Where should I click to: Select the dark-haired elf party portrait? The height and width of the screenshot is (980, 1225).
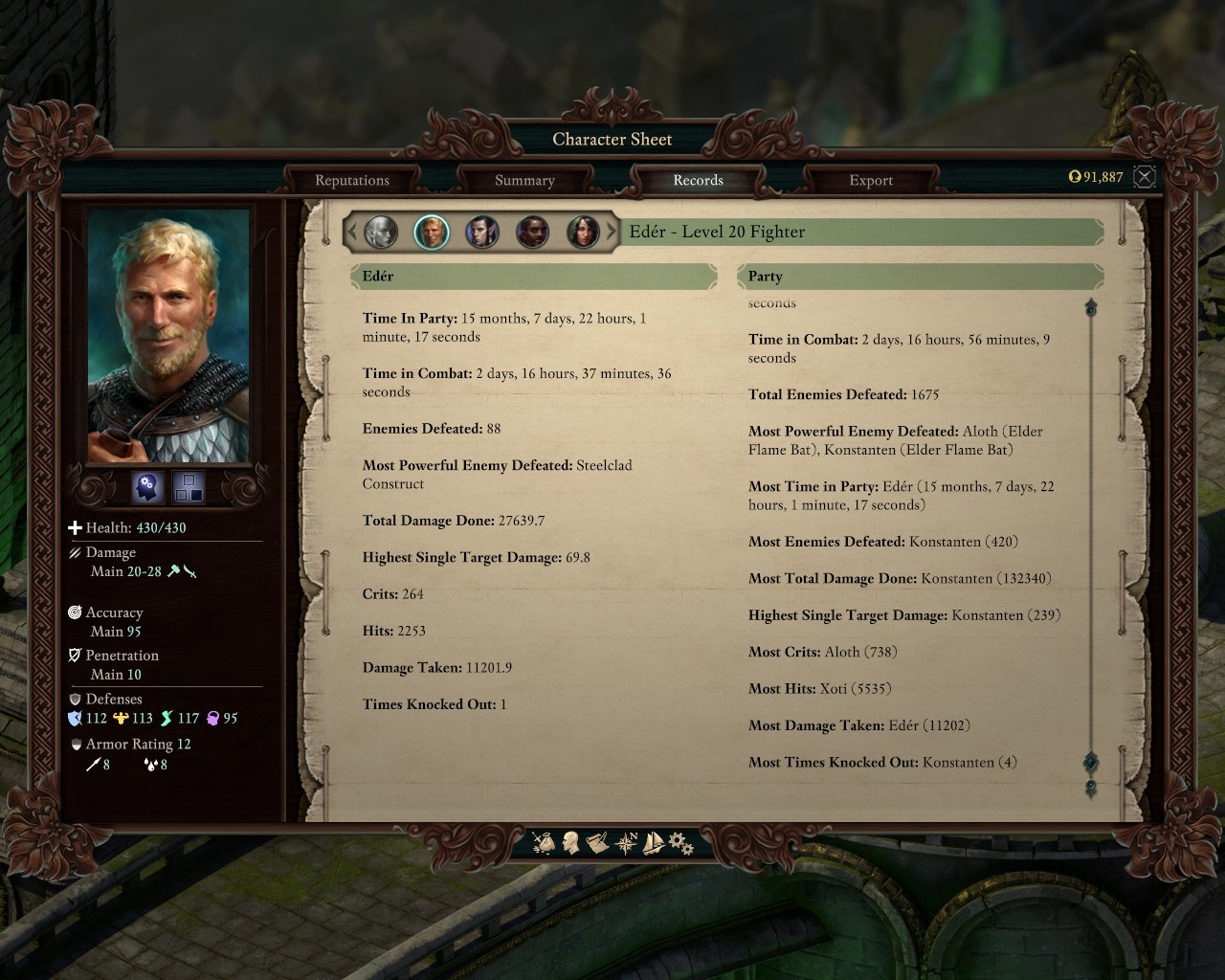point(482,232)
